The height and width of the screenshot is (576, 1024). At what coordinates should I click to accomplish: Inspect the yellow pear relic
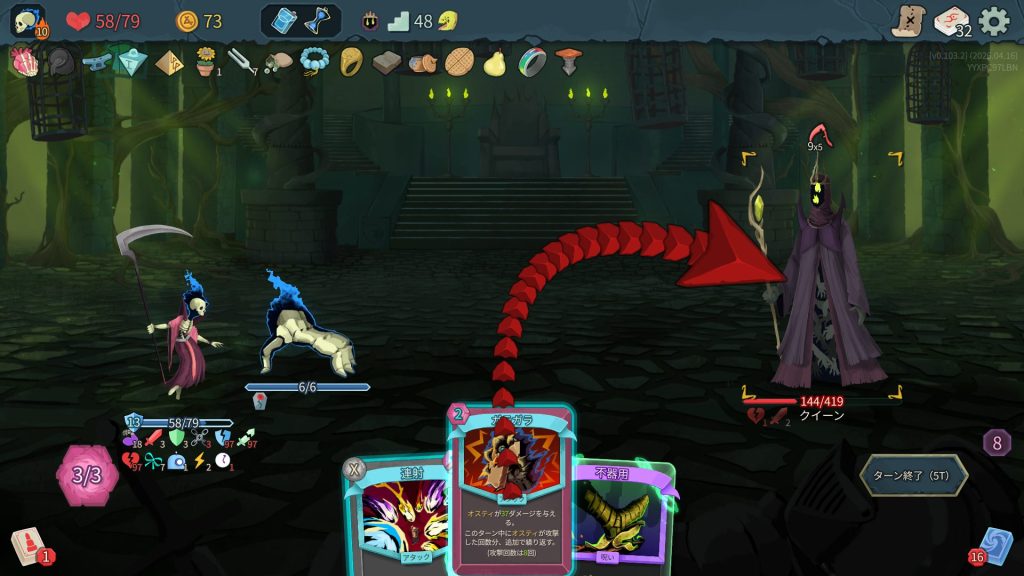(x=493, y=62)
